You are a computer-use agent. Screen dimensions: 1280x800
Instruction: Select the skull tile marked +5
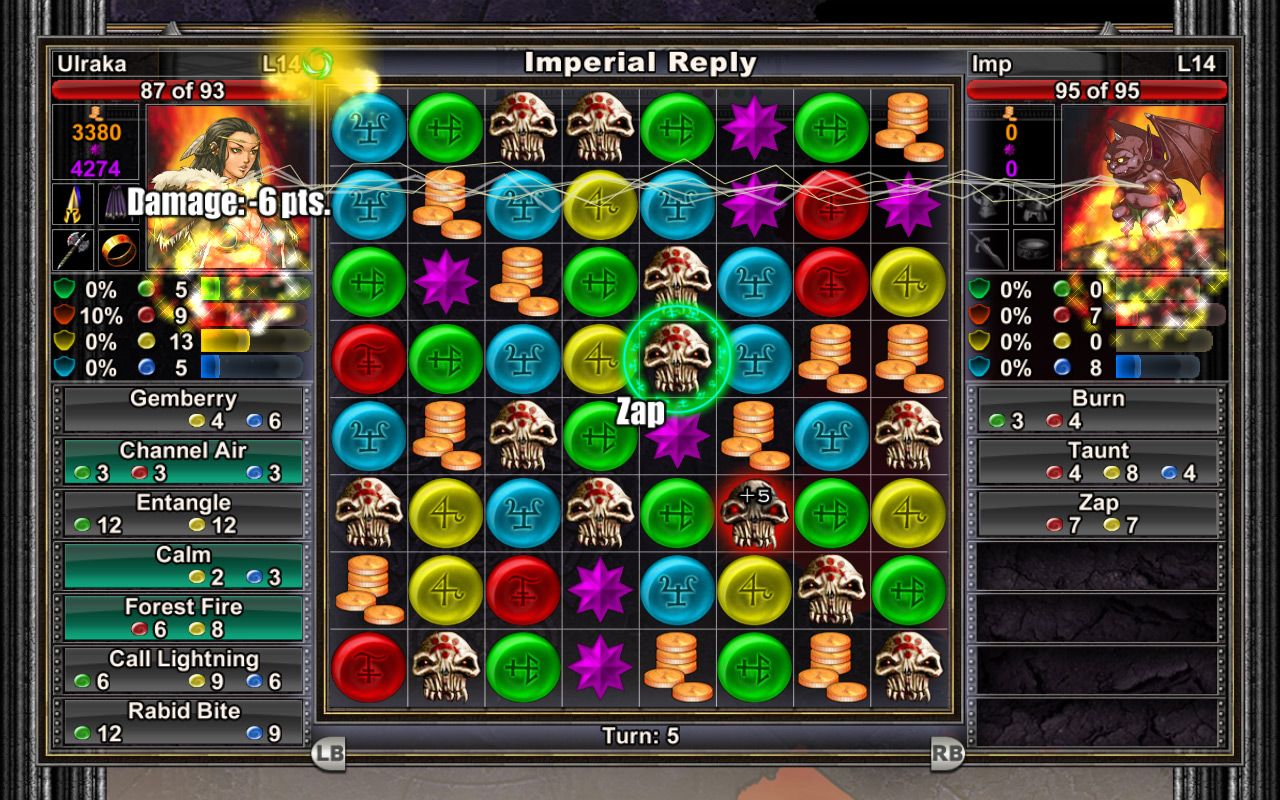click(x=755, y=513)
